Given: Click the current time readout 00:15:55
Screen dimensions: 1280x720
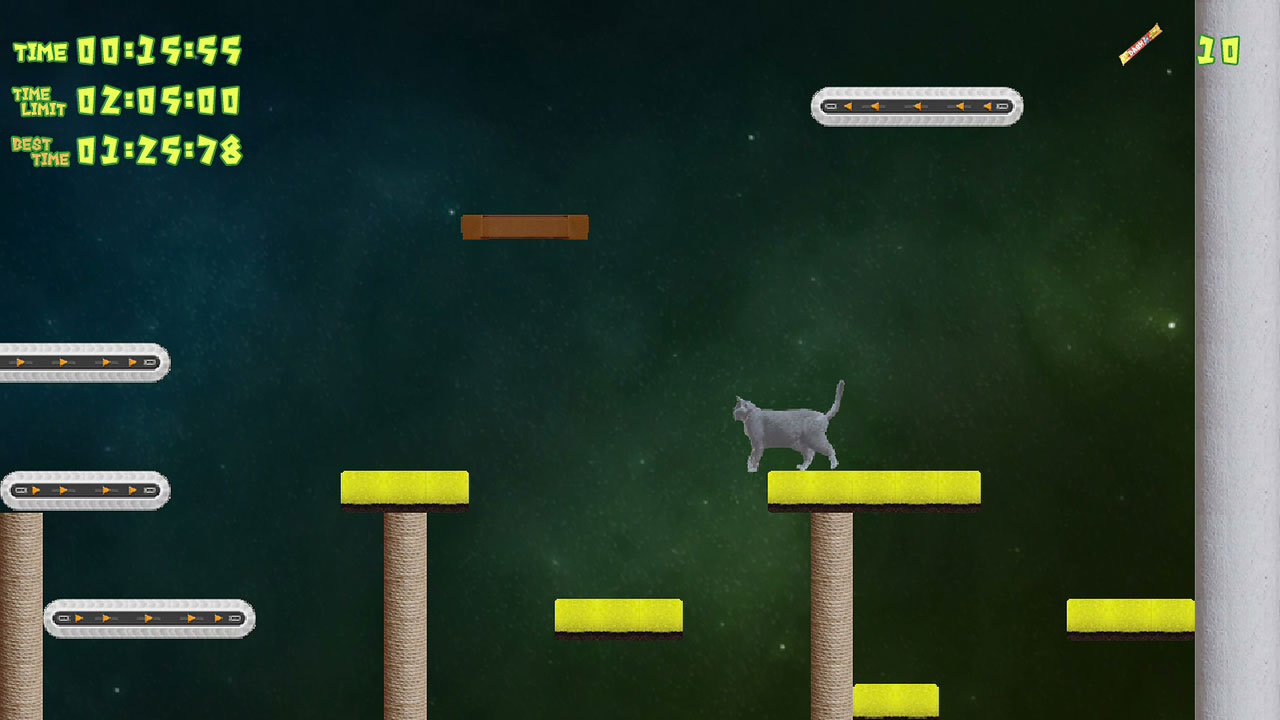Looking at the screenshot, I should click(160, 50).
